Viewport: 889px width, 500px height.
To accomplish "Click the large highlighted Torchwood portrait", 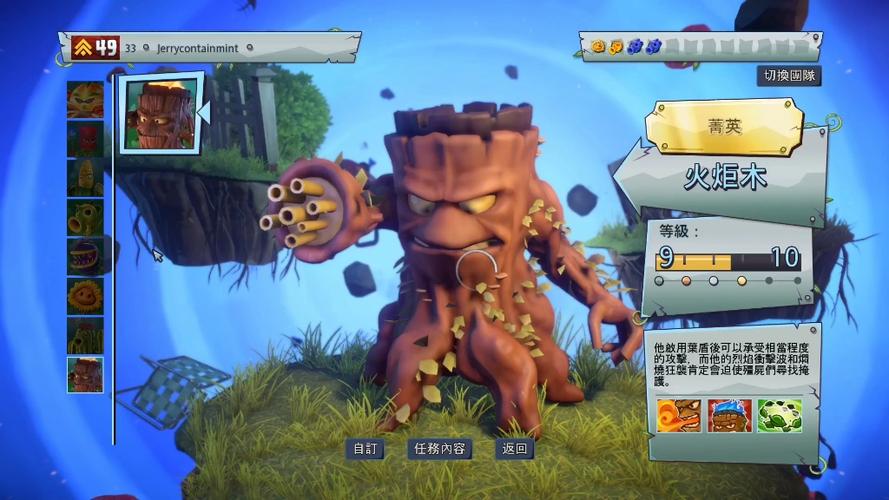I will (159, 113).
